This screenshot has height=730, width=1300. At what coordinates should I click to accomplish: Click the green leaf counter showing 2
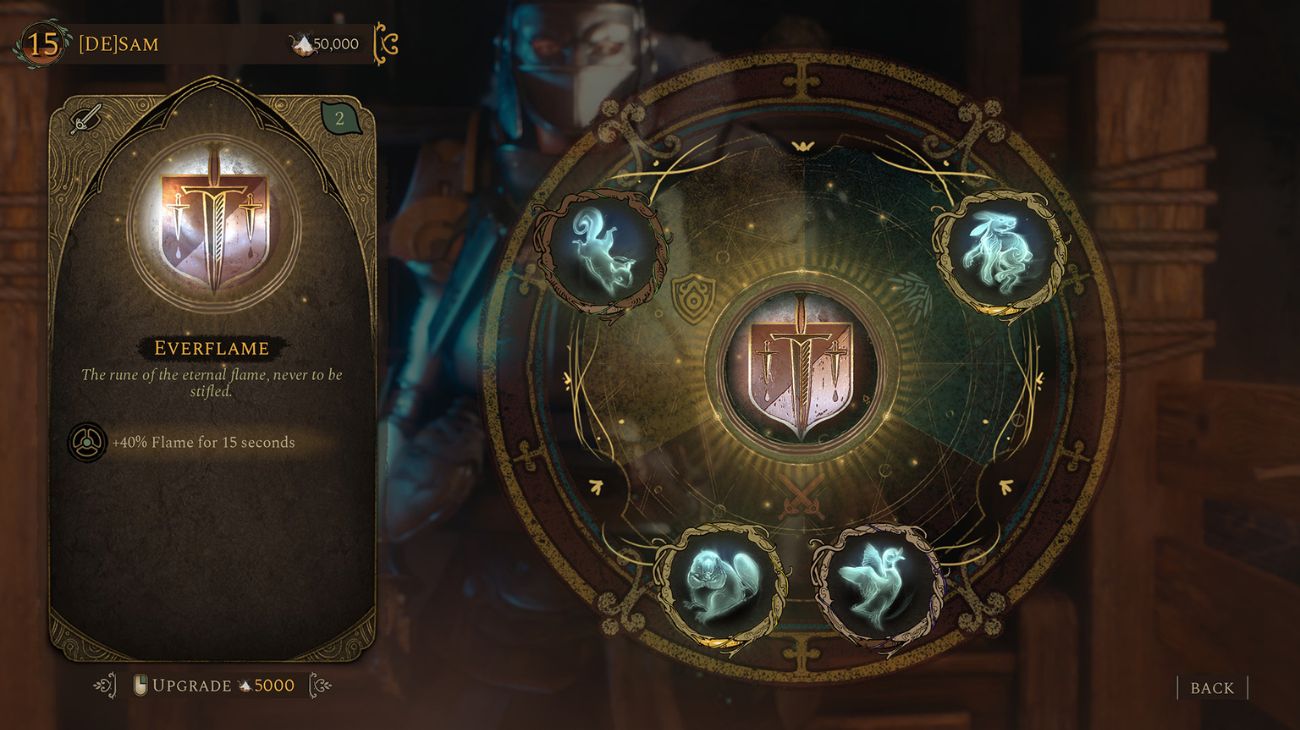[339, 117]
